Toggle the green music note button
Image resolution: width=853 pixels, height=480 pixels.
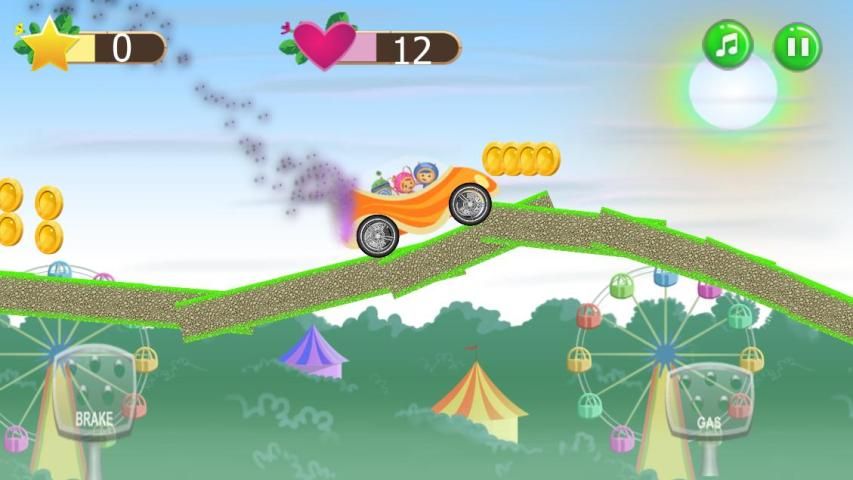[x=727, y=45]
